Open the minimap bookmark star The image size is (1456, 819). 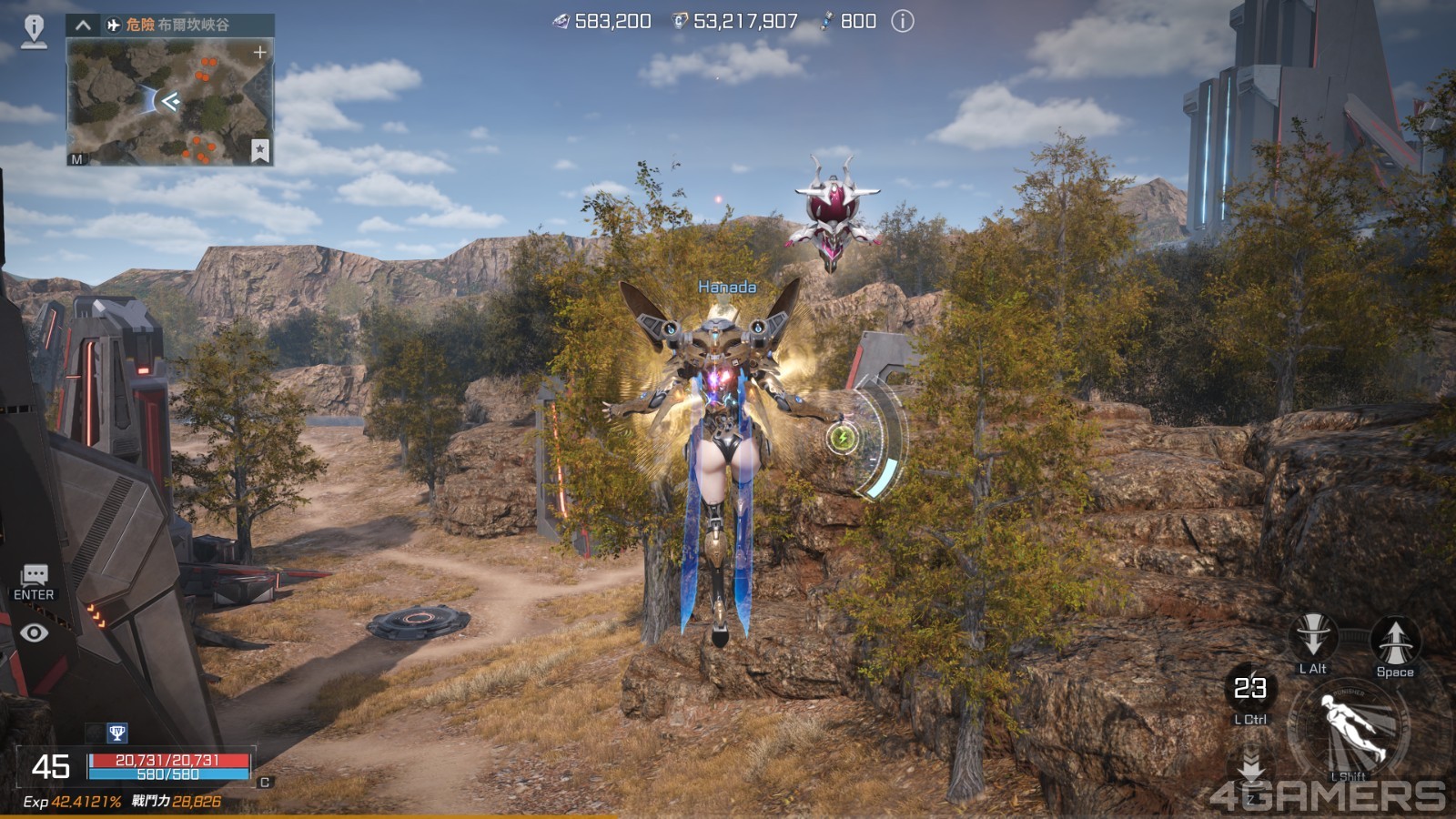(259, 149)
